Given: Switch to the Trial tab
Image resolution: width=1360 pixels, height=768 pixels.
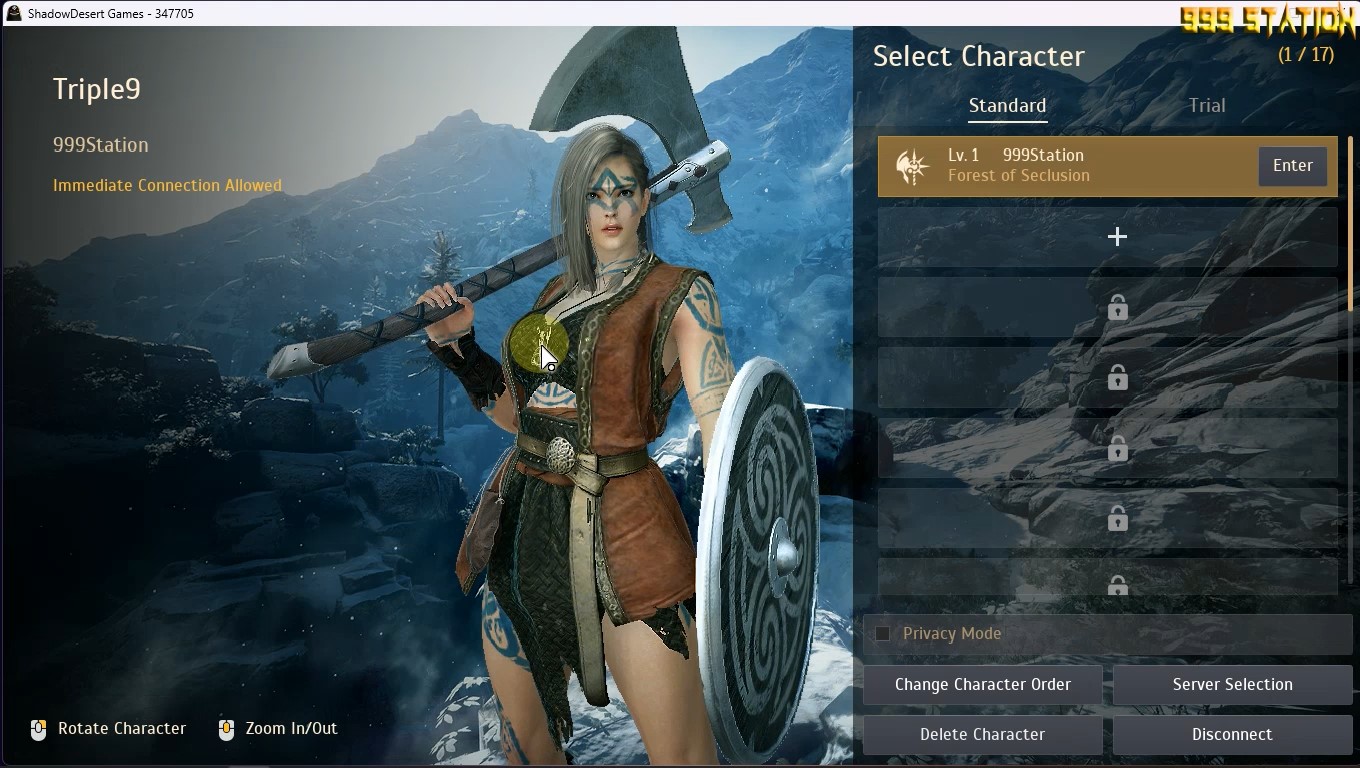Looking at the screenshot, I should [1206, 106].
